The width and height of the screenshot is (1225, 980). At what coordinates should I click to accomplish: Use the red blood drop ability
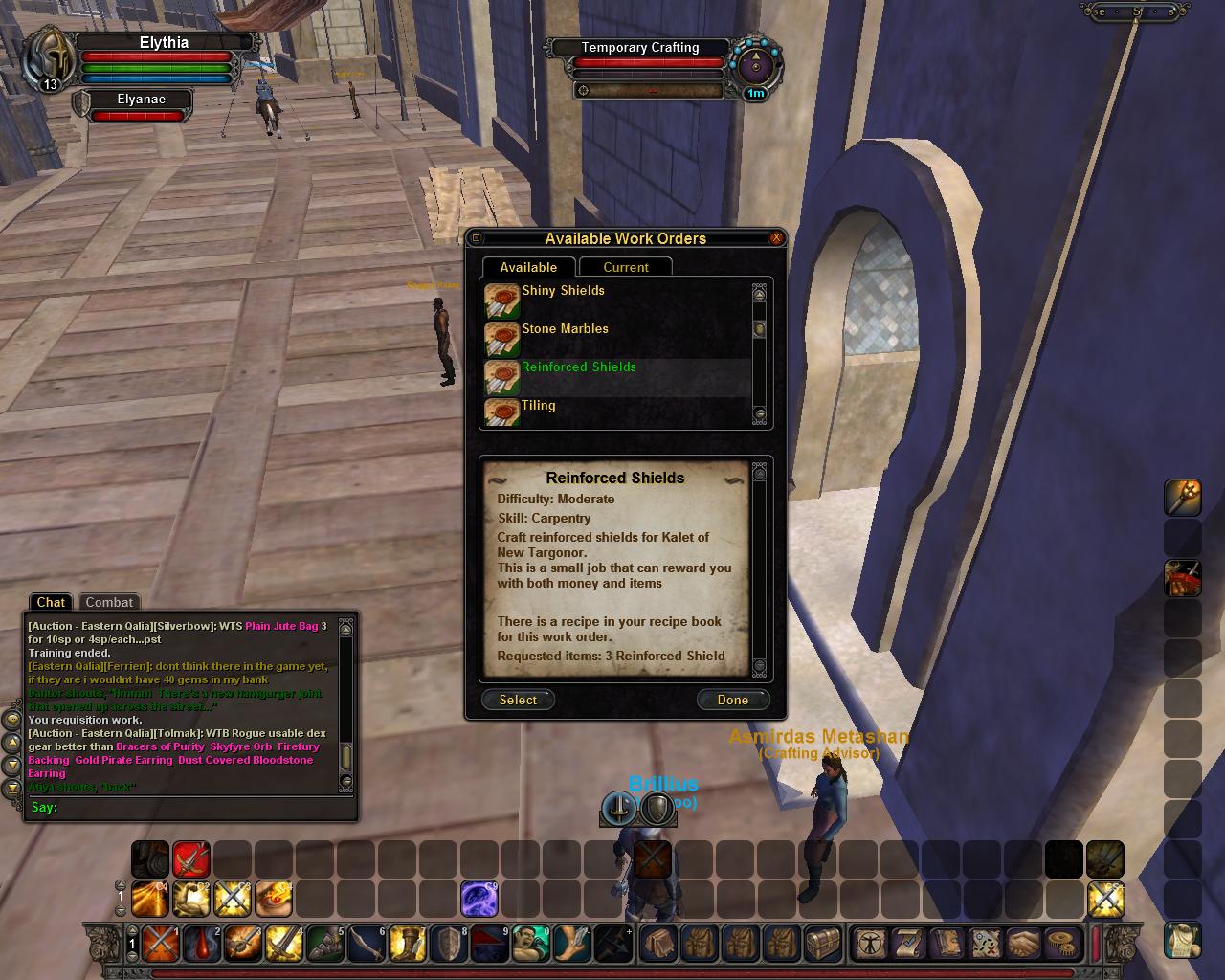tap(201, 945)
